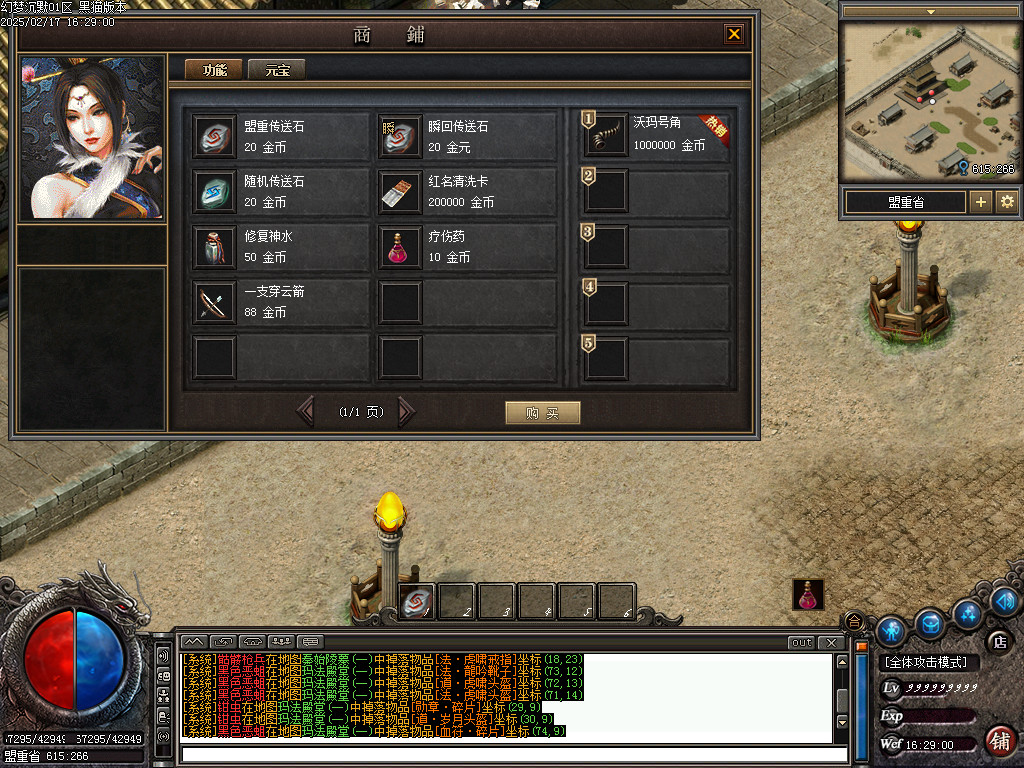Select the 红名清洗卡 item
1024x768 pixels.
[467, 192]
